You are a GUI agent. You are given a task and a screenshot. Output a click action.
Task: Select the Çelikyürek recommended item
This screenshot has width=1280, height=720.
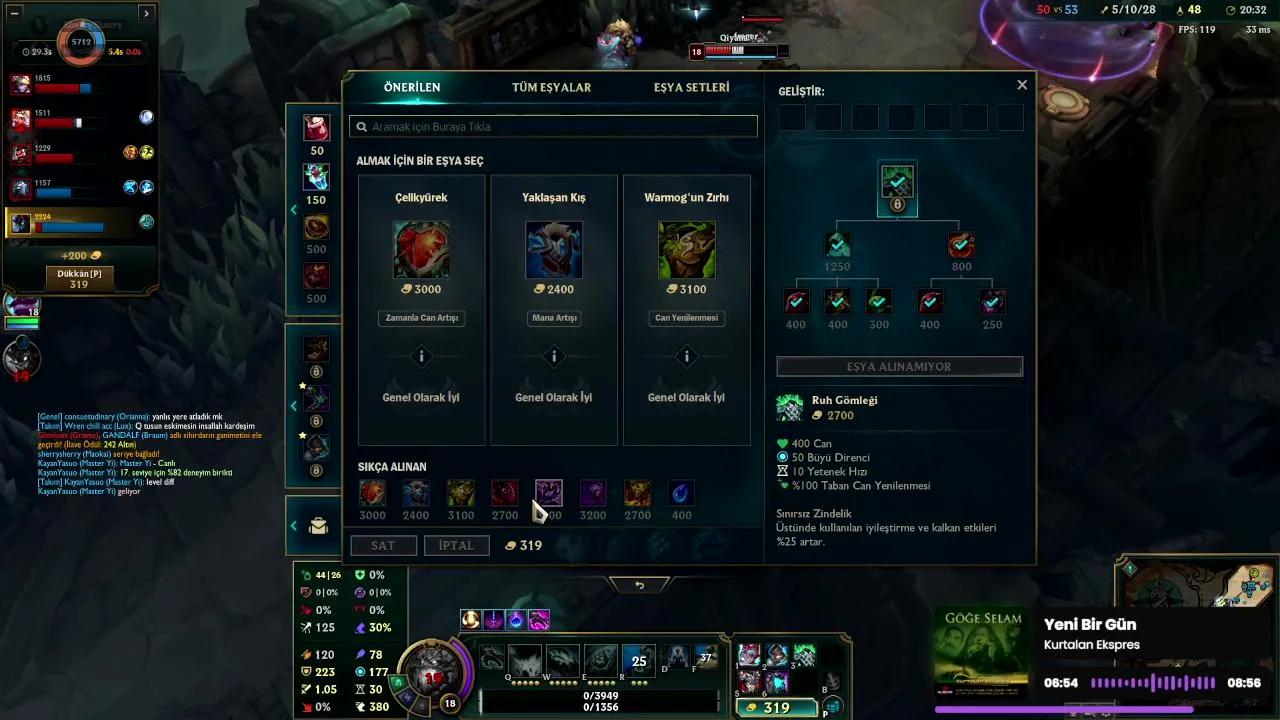point(421,250)
